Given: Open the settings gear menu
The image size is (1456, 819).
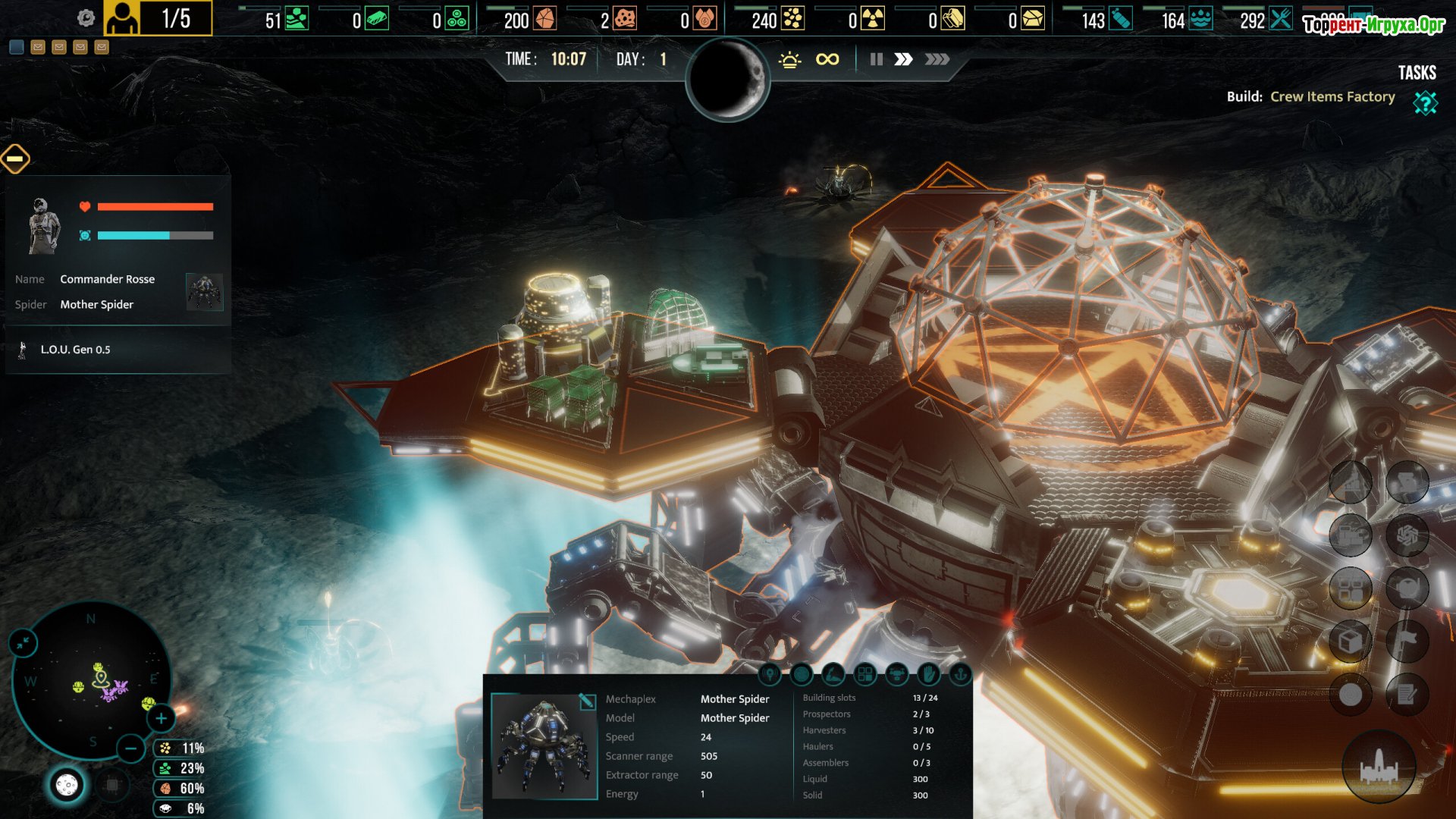Looking at the screenshot, I should coord(86,18).
